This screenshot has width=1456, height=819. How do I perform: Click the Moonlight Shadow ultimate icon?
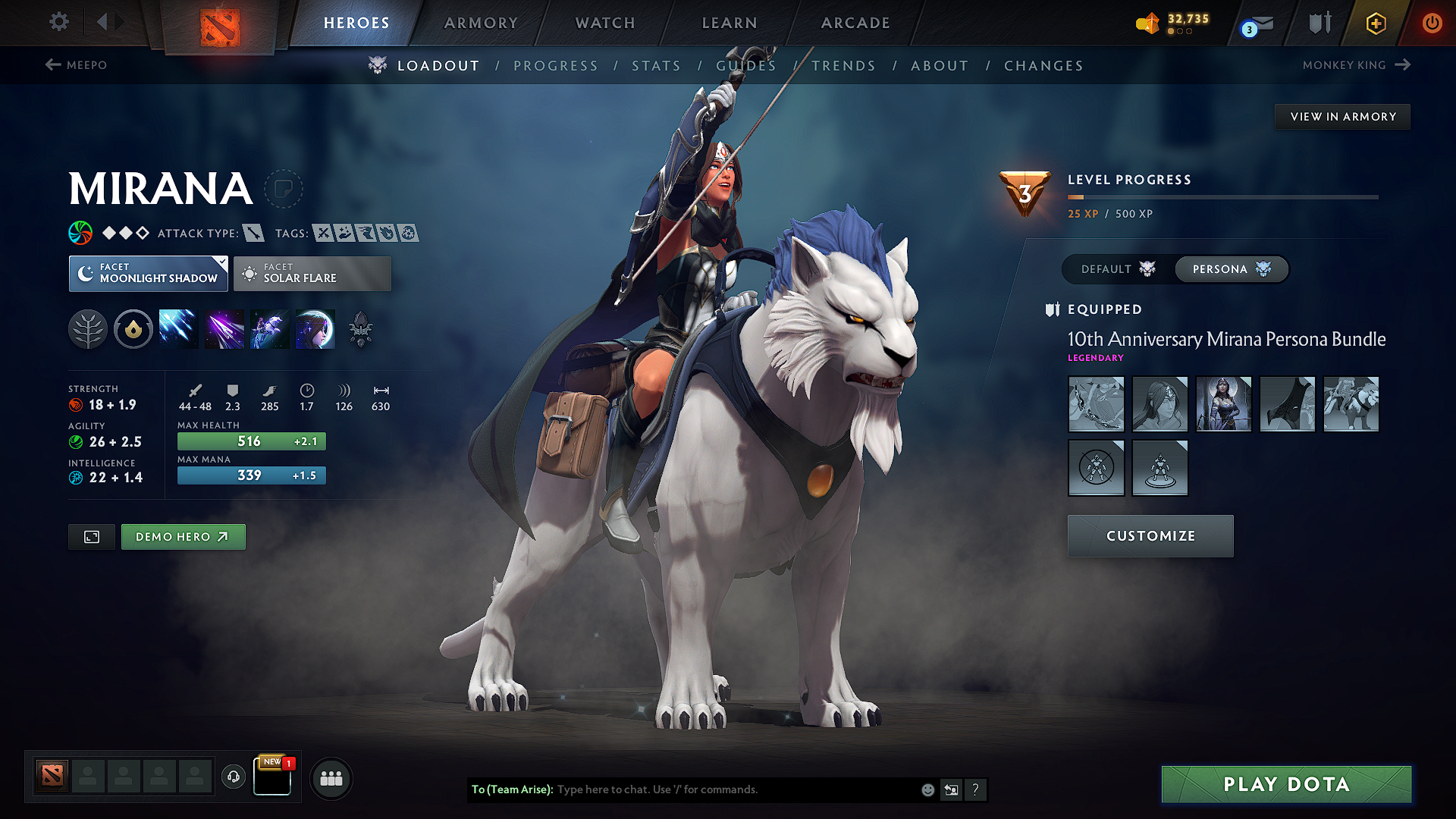point(315,328)
